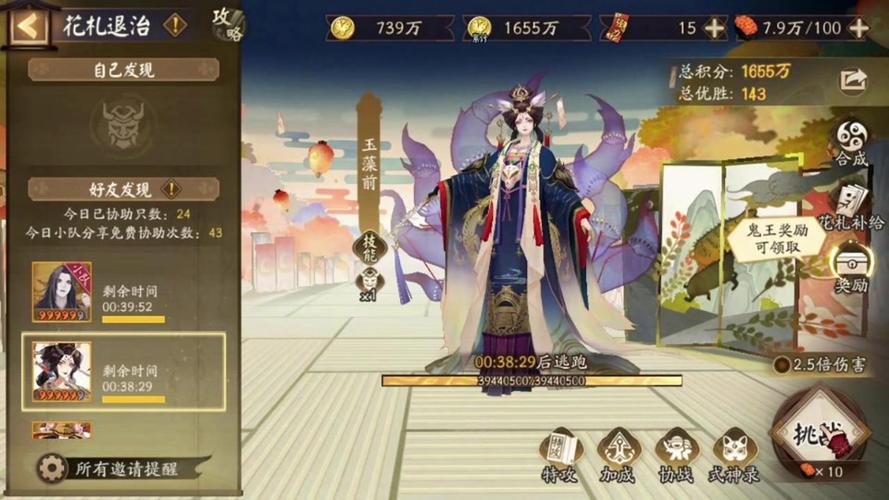889x500 pixels.
Task: Select the friend boss with 00:38:29 remaining
Action: click(123, 371)
